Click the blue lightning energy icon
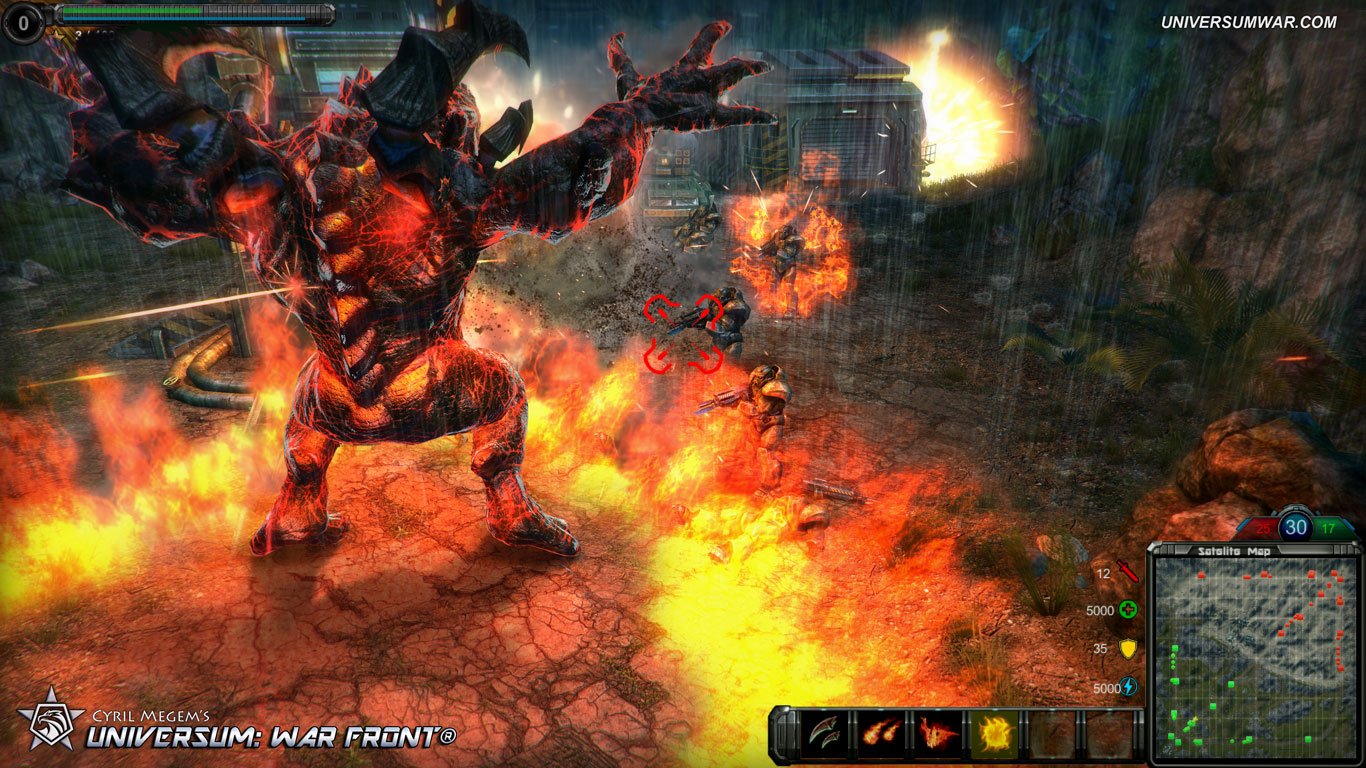Viewport: 1366px width, 768px height. (1128, 684)
